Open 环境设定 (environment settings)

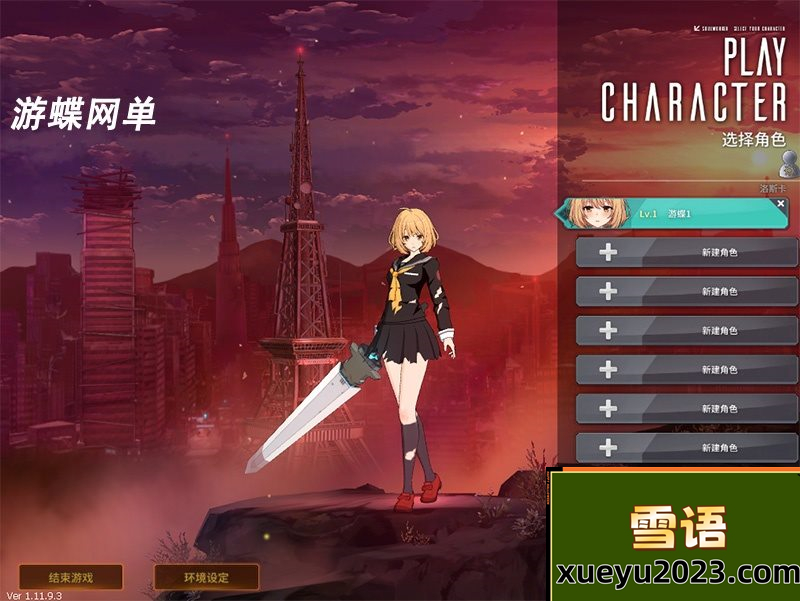point(206,577)
